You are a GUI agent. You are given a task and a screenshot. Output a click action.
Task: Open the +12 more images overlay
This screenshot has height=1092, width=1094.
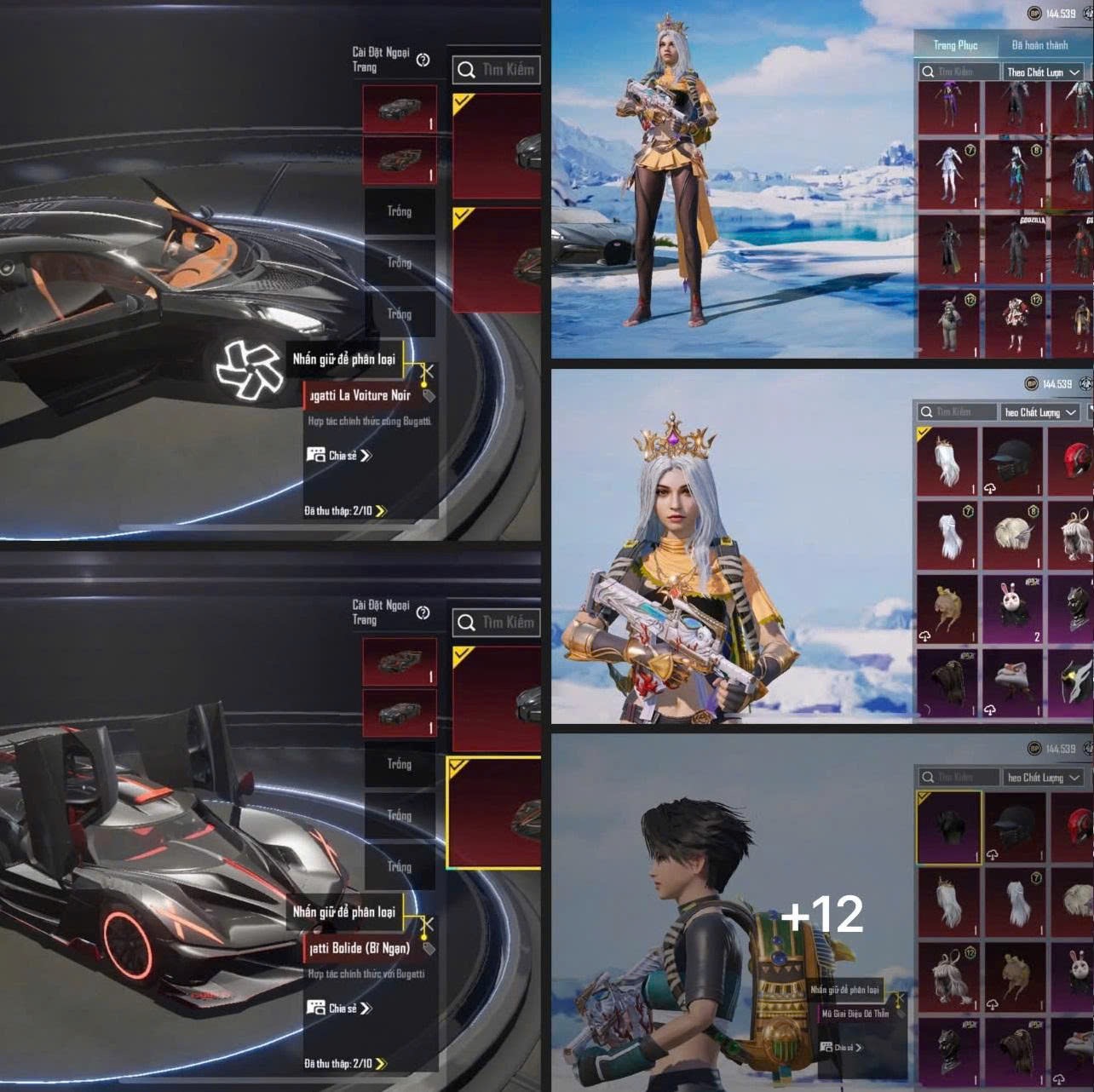click(821, 913)
